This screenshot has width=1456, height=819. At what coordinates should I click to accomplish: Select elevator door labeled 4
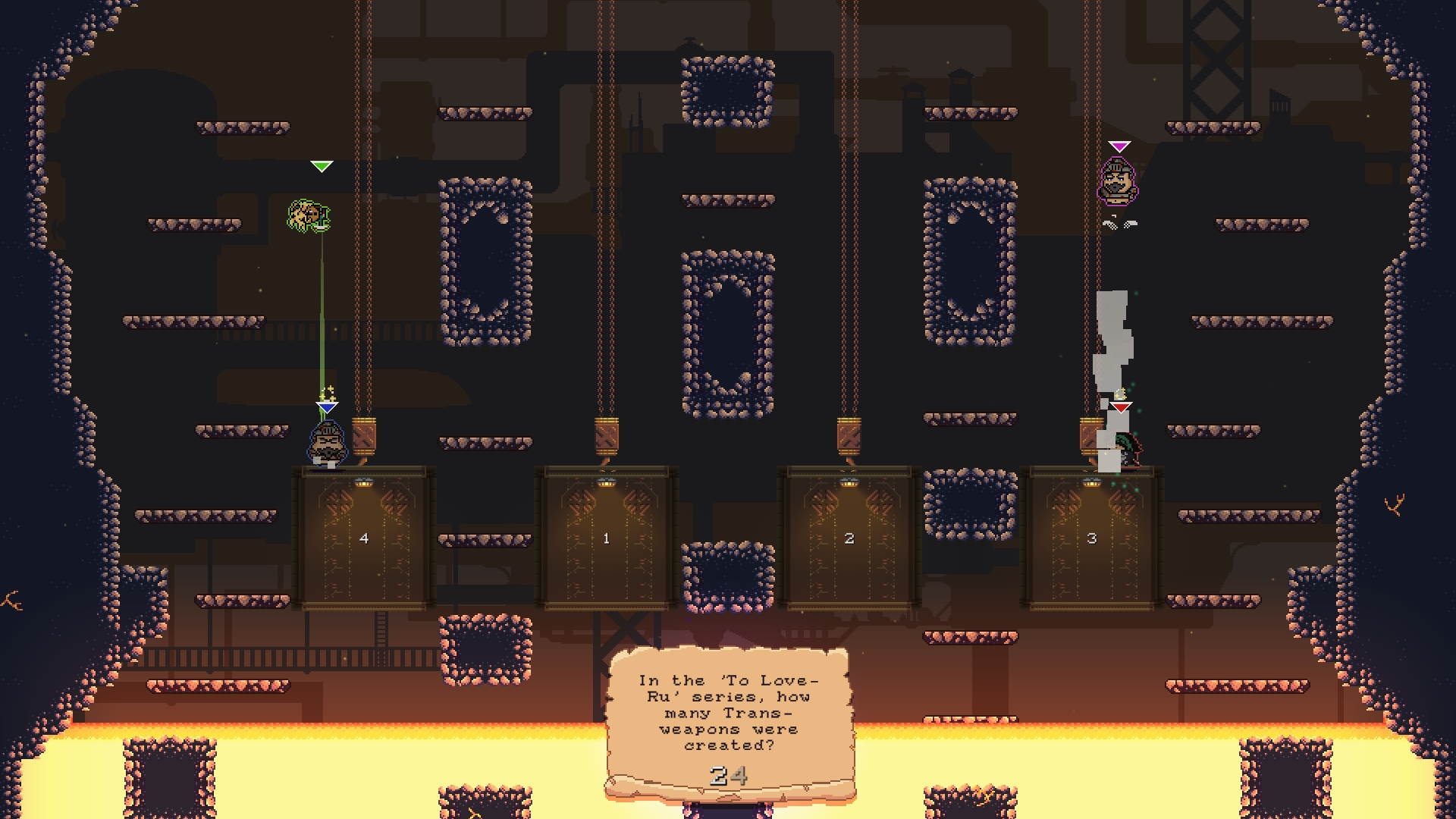coord(364,538)
